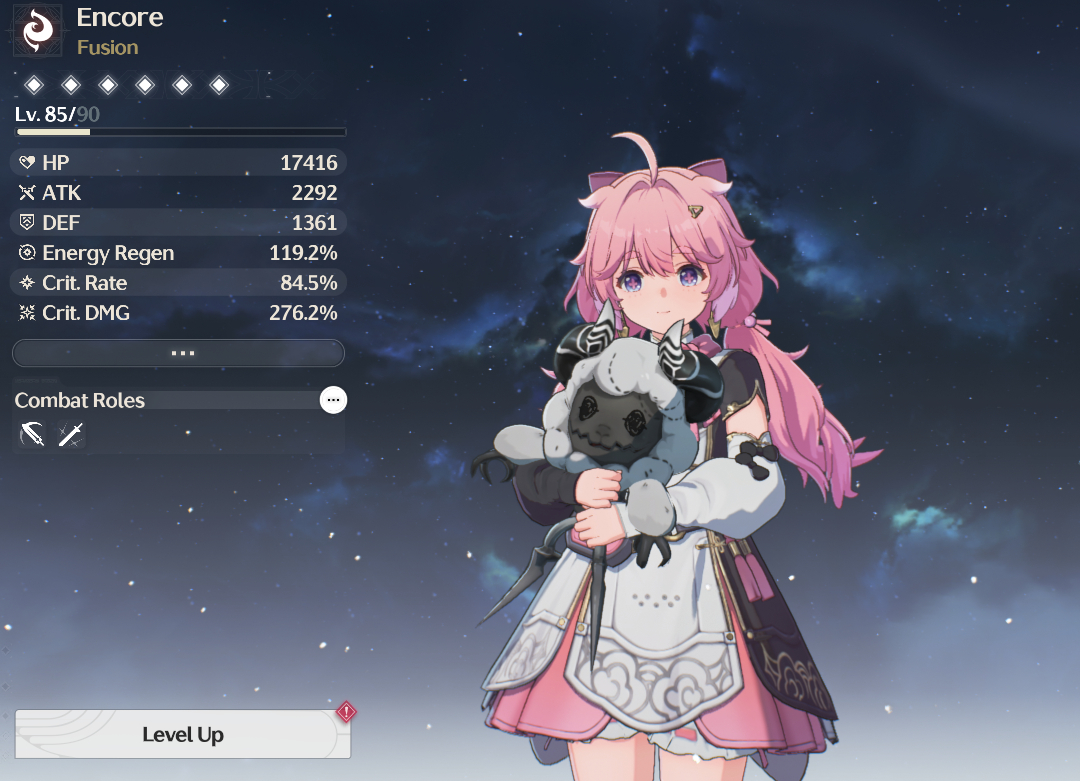Inspect the scythe combat role icon

click(x=32, y=434)
